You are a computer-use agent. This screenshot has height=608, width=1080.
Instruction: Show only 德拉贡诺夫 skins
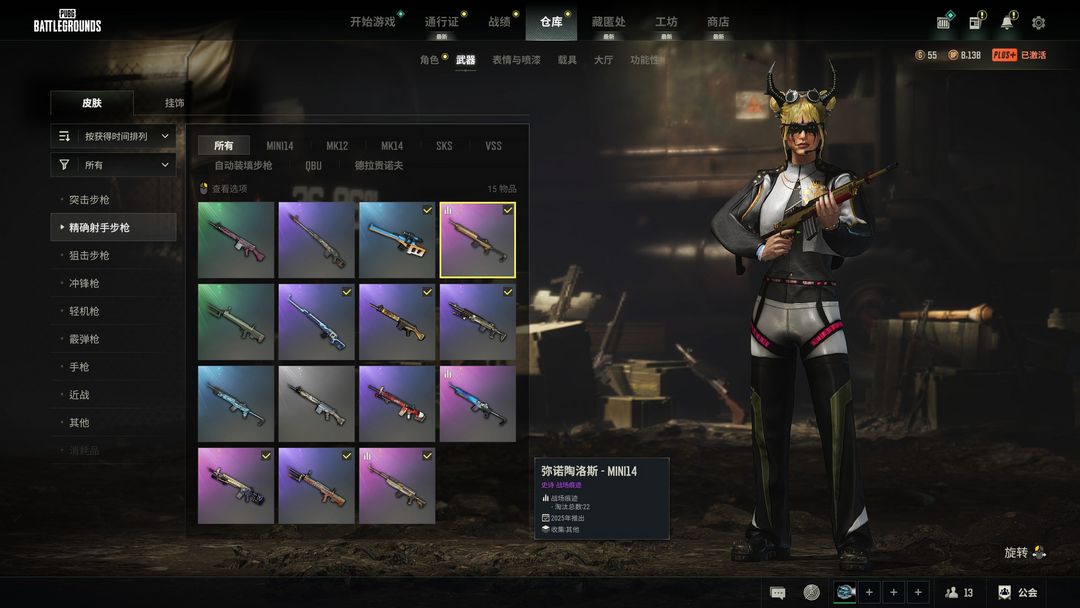[x=379, y=166]
